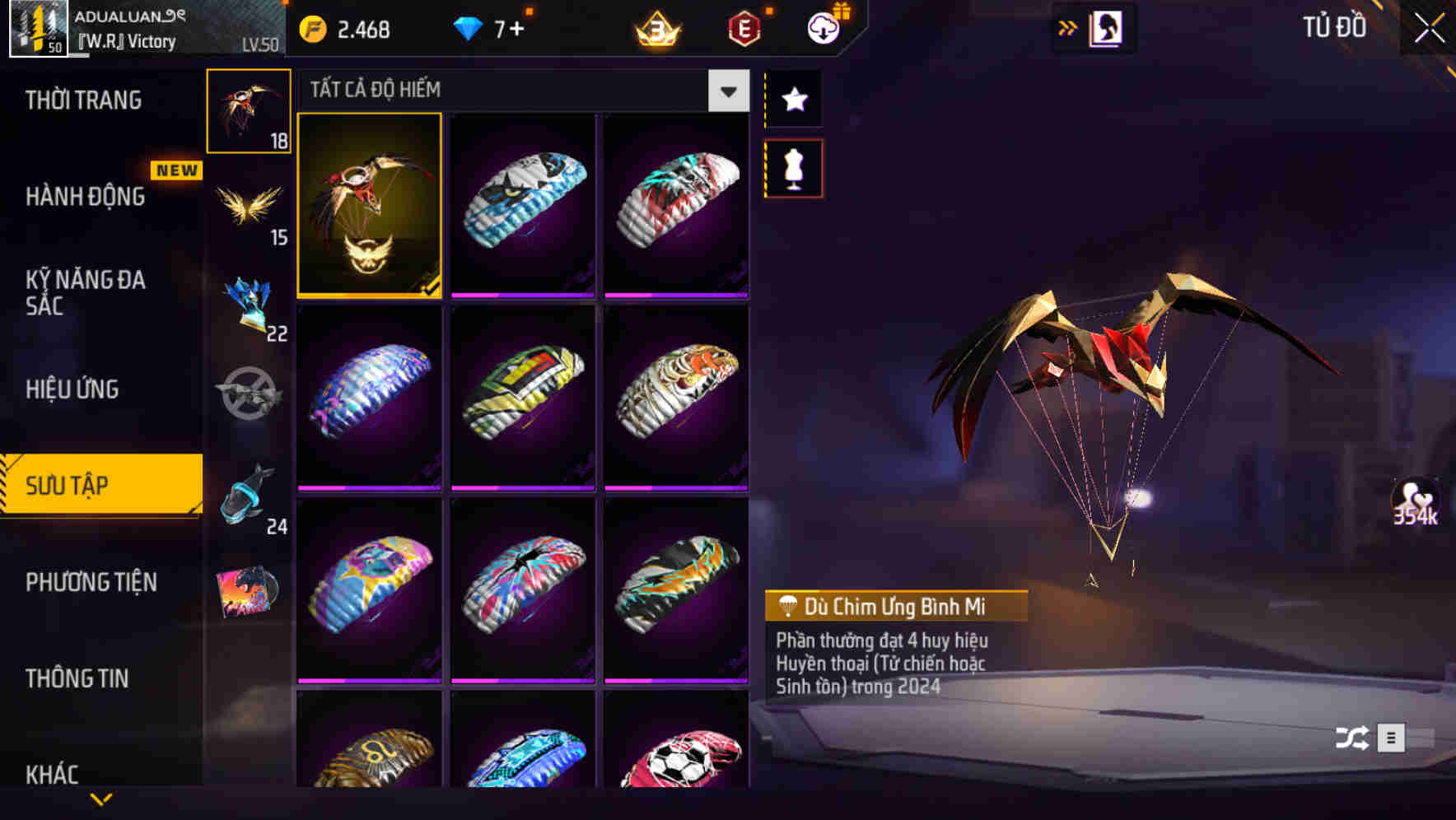This screenshot has width=1456, height=820.
Task: Click the double chevron collapse arrows near top right
Action: 1068,26
